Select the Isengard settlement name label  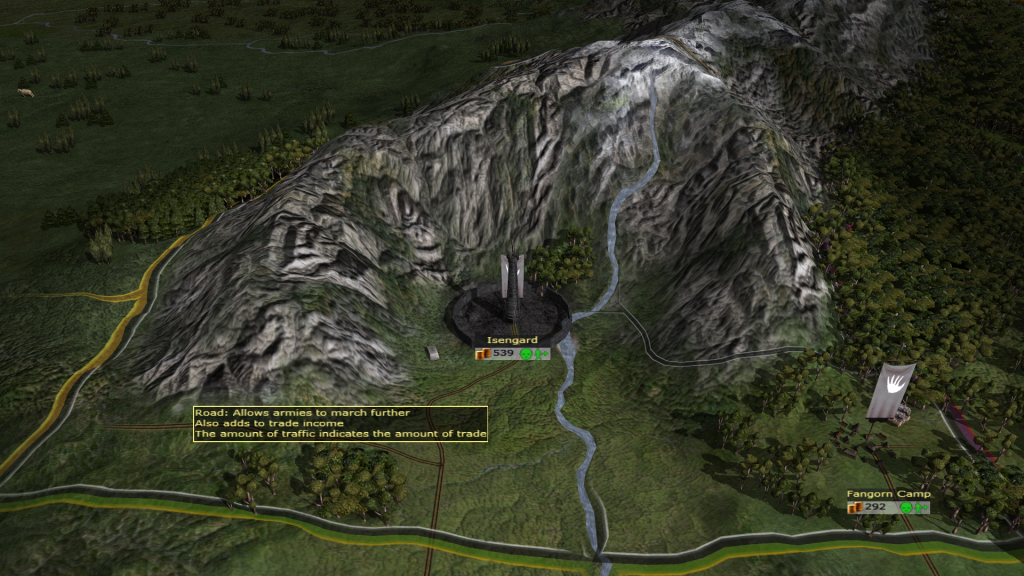512,341
